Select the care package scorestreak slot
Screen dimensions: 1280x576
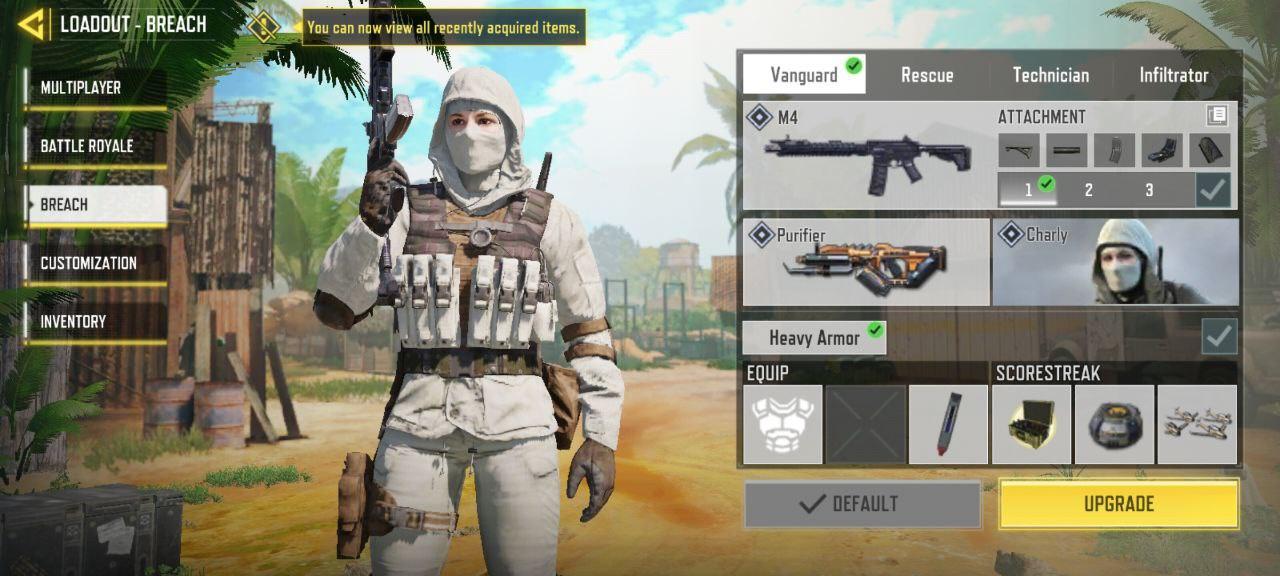pyautogui.click(x=1032, y=424)
